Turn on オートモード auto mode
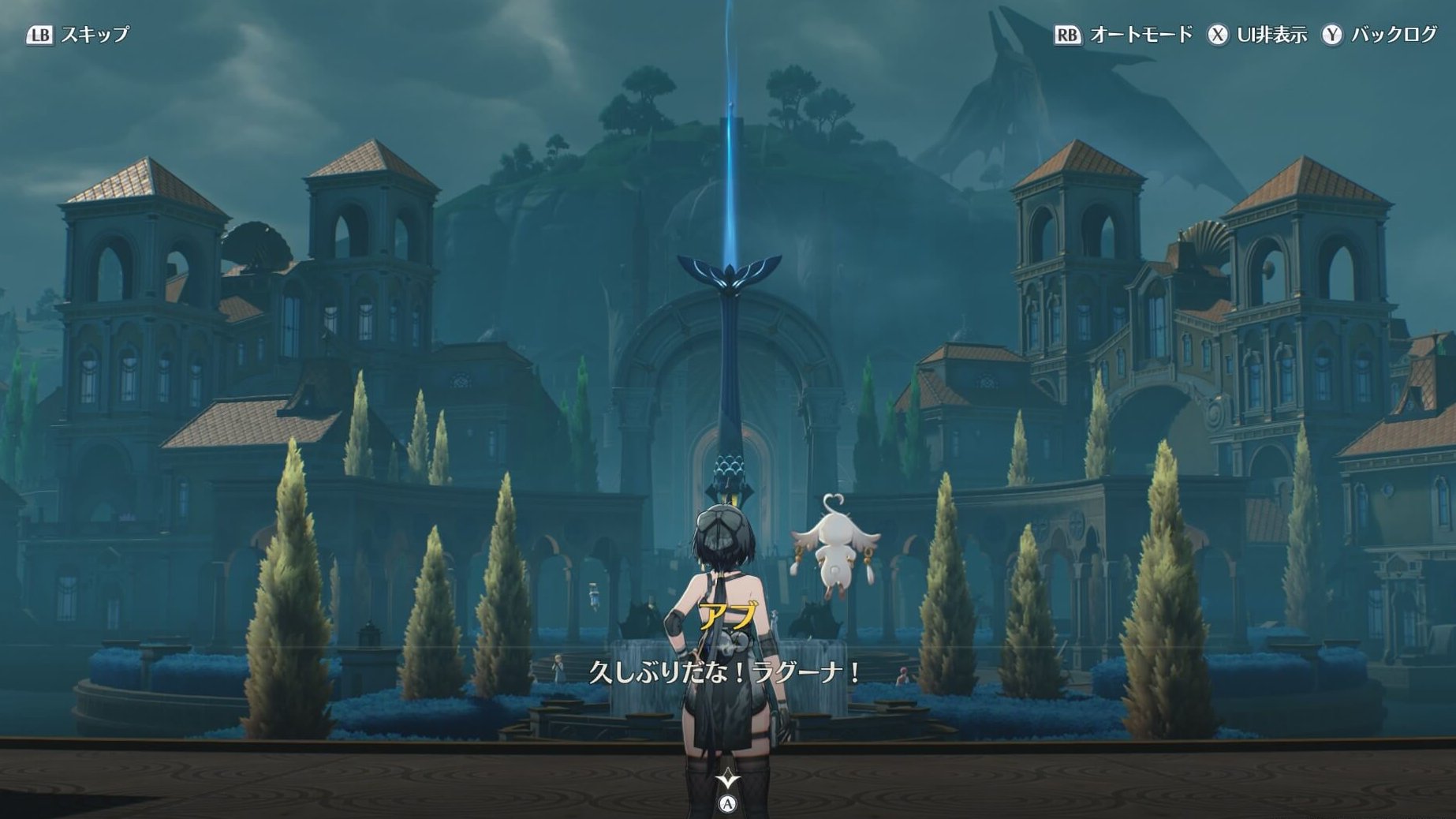The width and height of the screenshot is (1456, 819). point(1123,35)
